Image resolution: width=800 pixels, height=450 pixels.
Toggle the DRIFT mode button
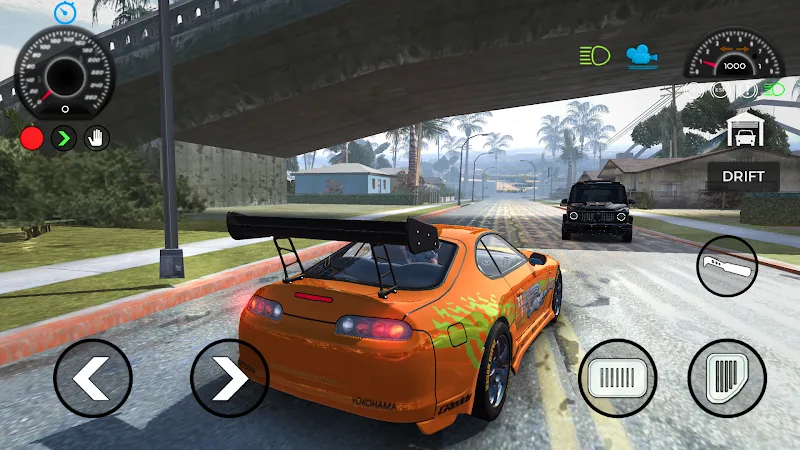[743, 177]
